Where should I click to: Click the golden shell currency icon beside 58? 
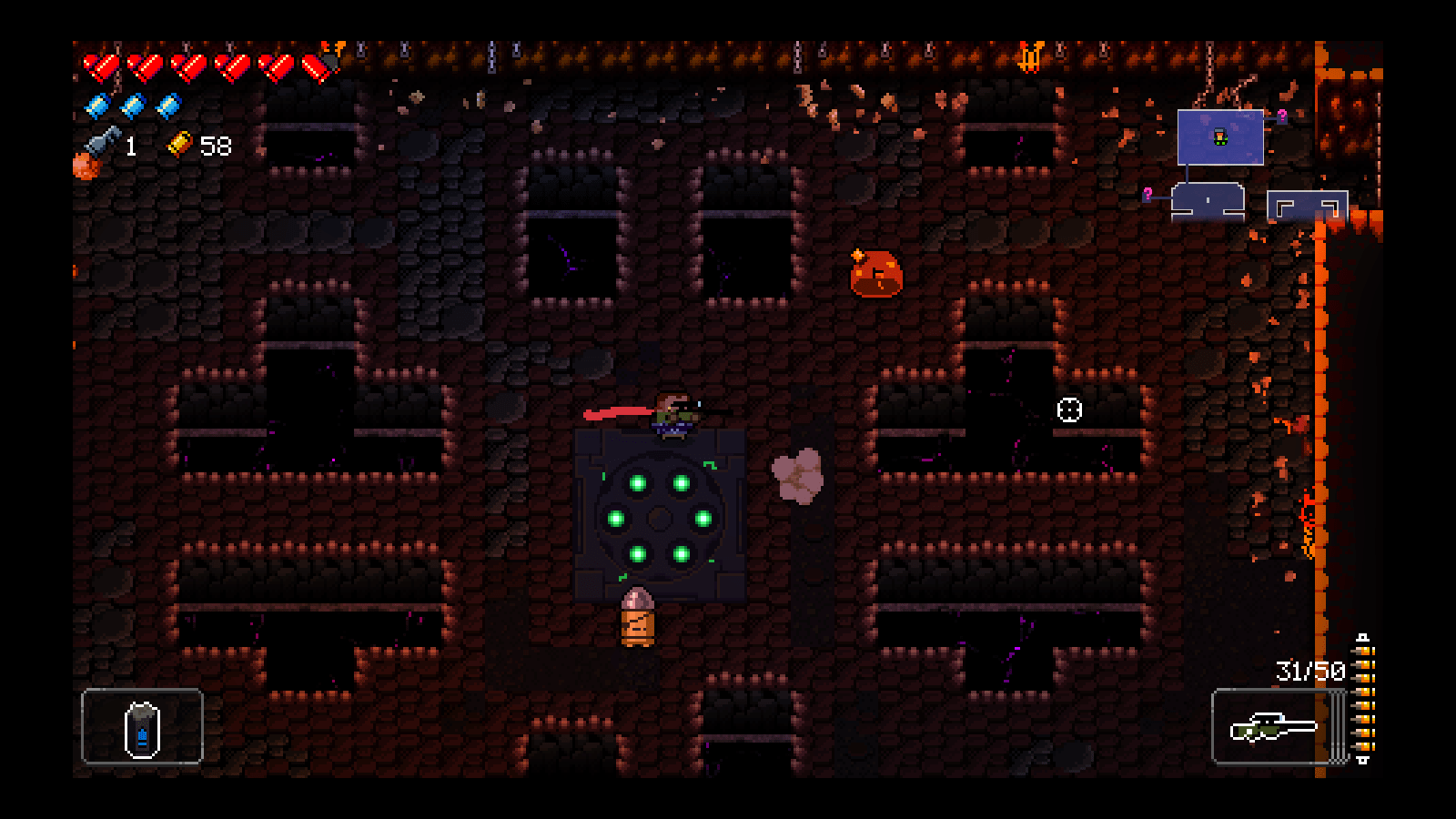(180, 143)
